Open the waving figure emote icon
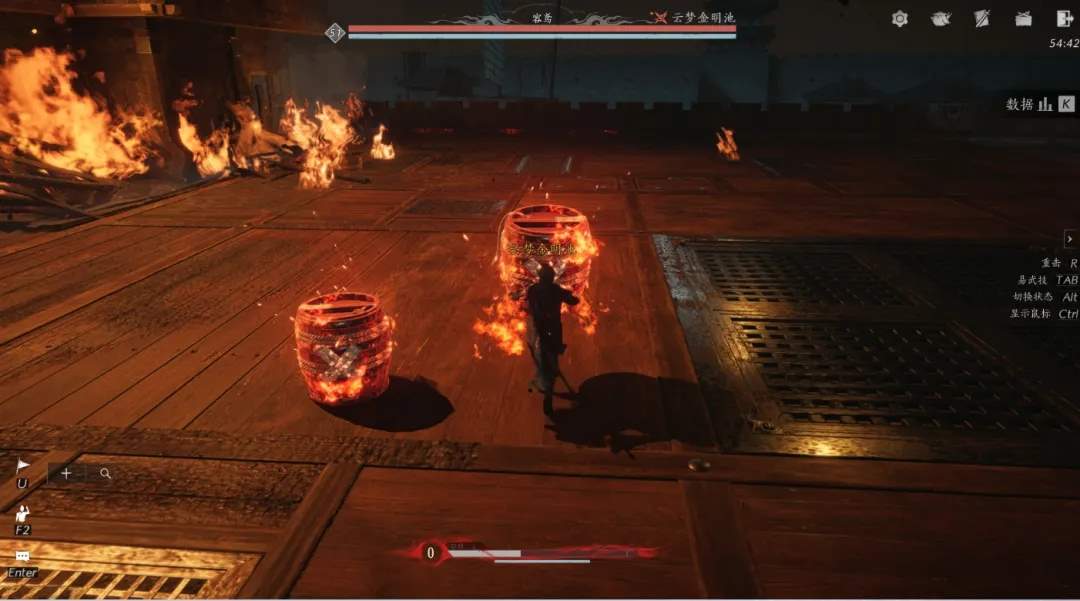The height and width of the screenshot is (601, 1080). click(x=22, y=514)
